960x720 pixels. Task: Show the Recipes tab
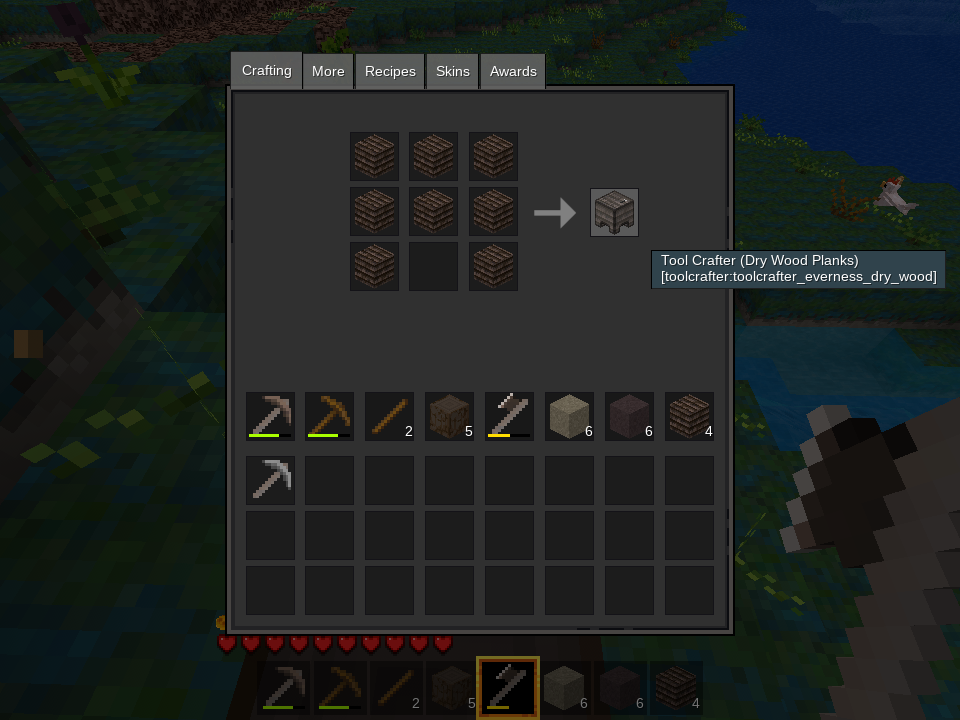click(390, 72)
